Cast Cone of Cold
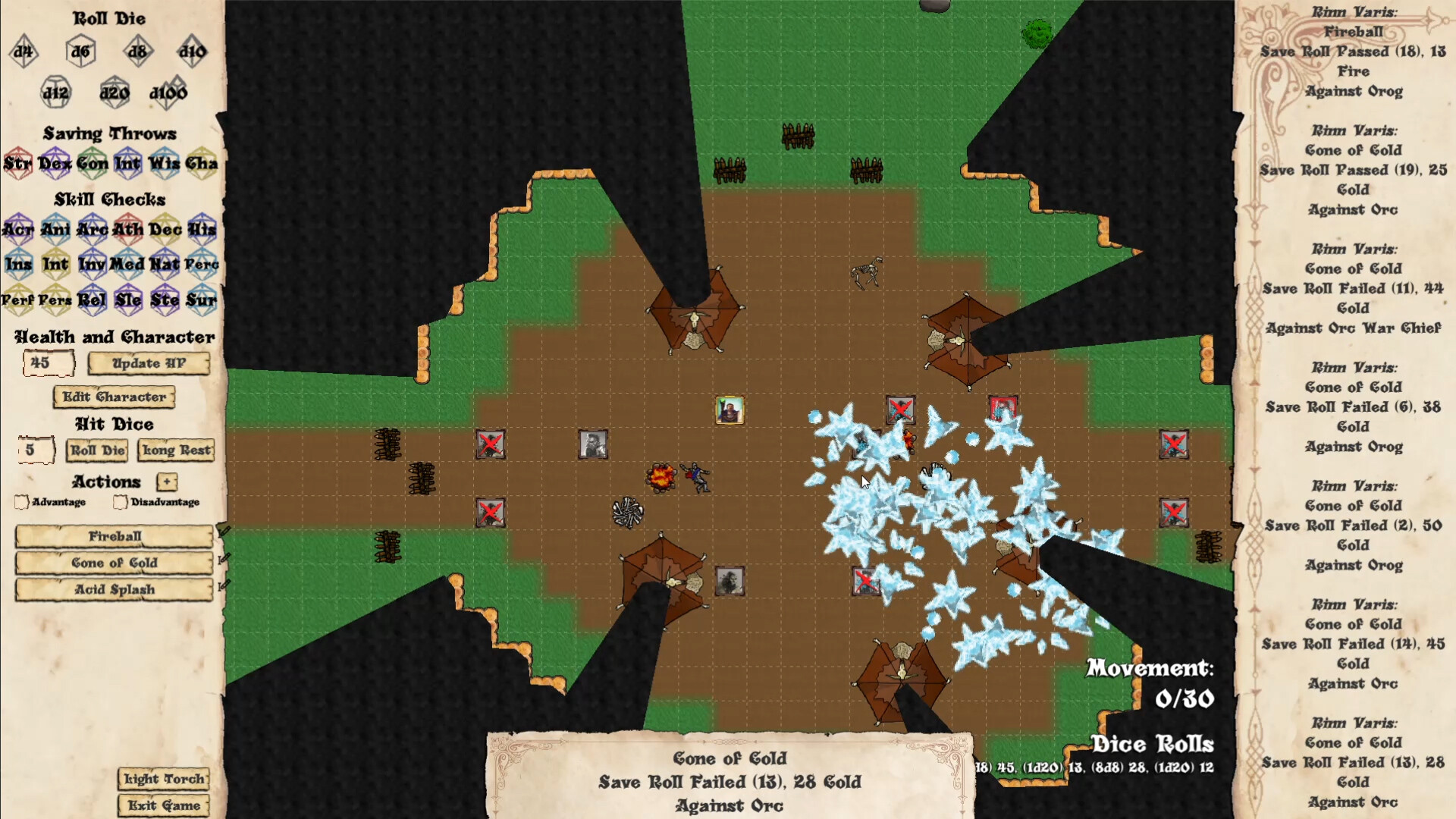The height and width of the screenshot is (819, 1456). pyautogui.click(x=114, y=563)
